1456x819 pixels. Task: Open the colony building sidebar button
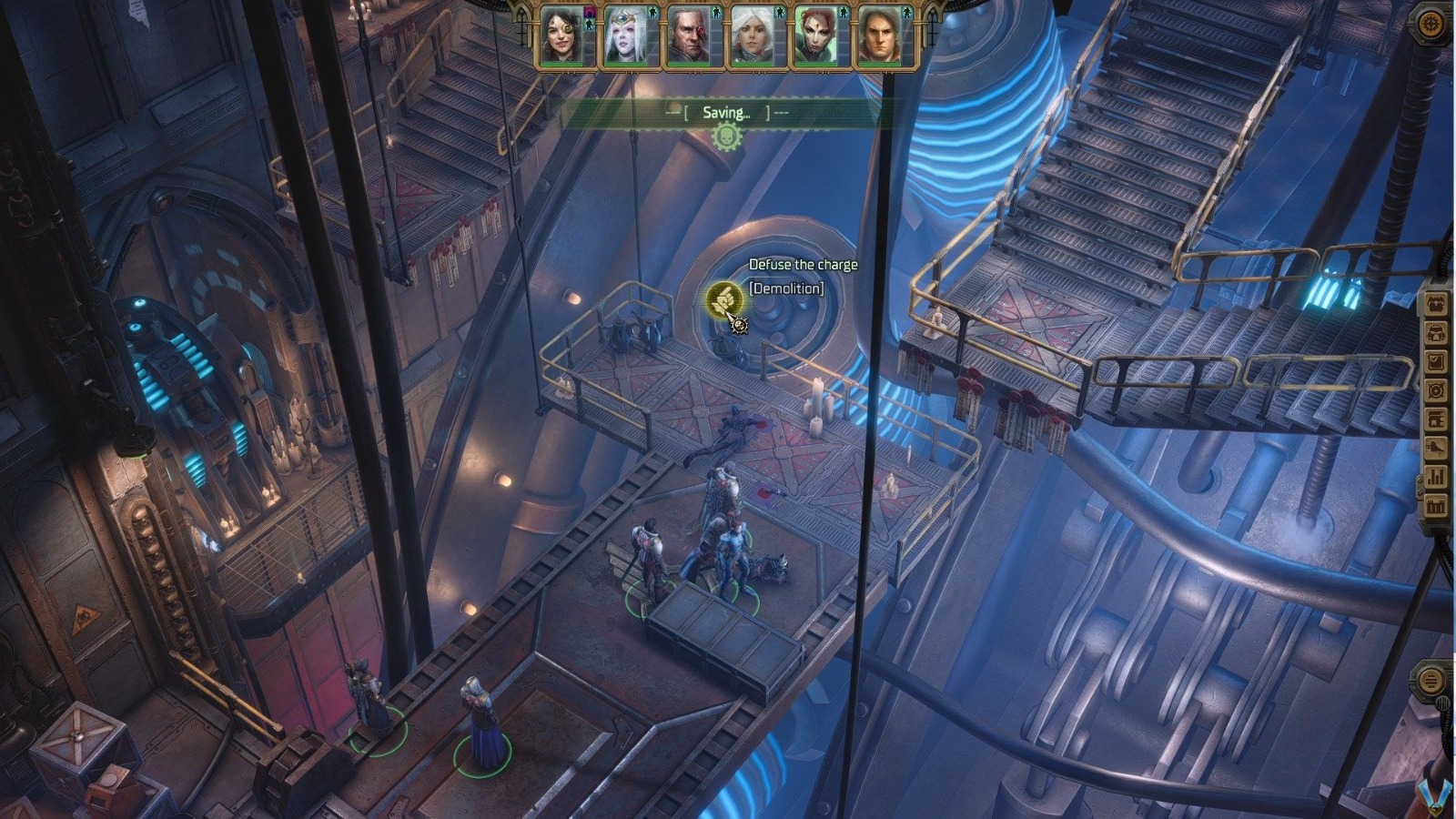1436,505
